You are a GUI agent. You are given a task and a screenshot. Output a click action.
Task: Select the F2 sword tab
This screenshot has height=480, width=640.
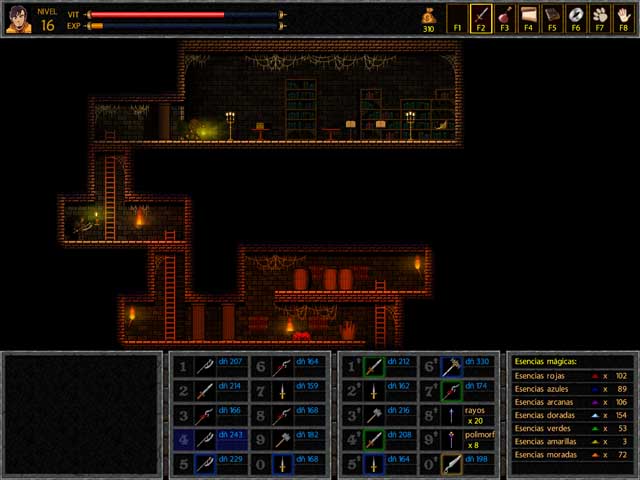(x=481, y=17)
